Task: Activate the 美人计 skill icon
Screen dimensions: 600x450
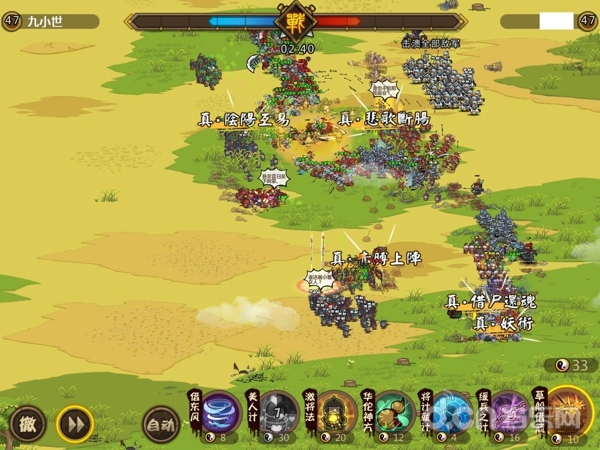Action: [278, 415]
